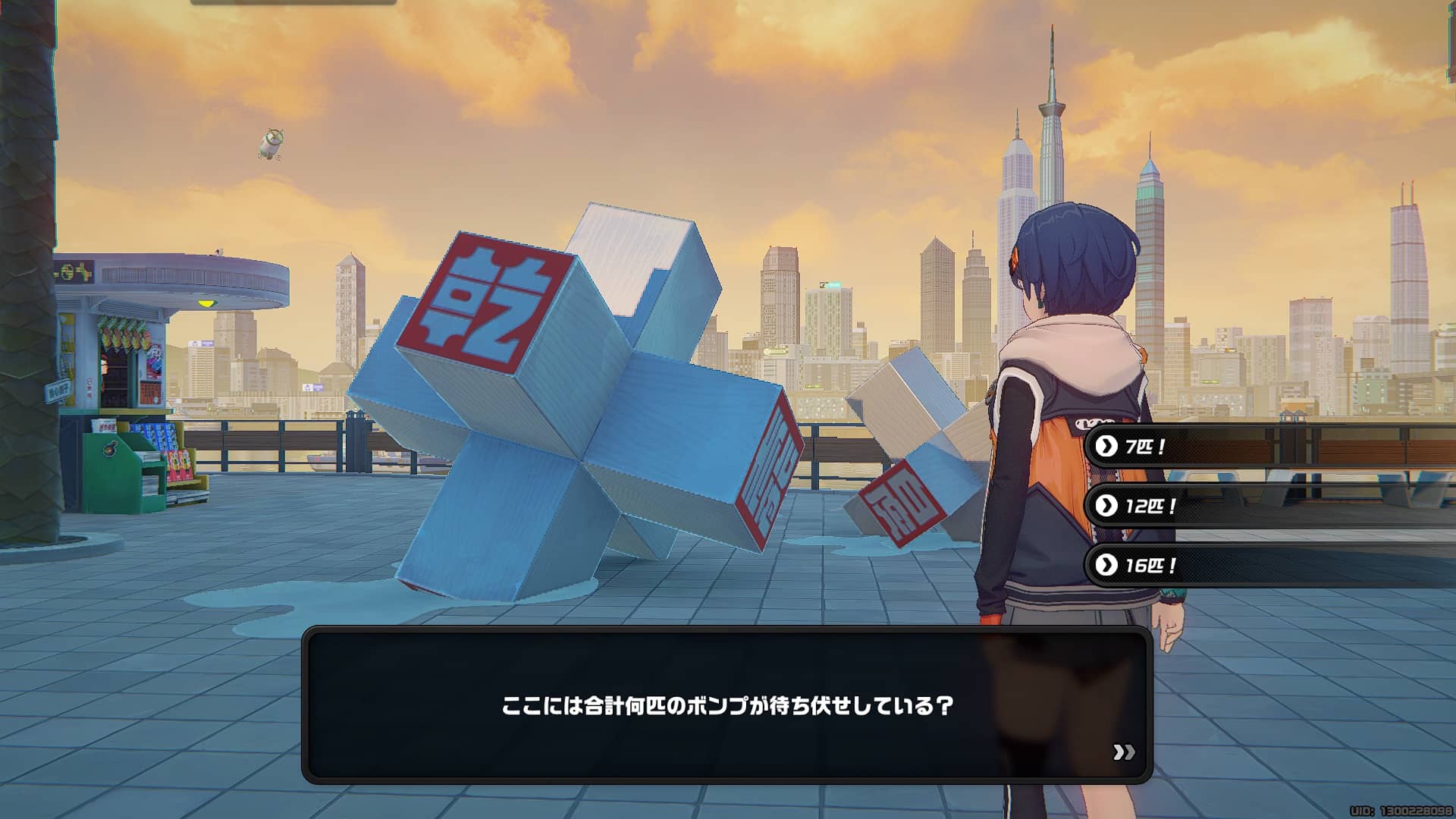Click the small blimp floating in the sky
This screenshot has width=1456, height=819.
(272, 143)
